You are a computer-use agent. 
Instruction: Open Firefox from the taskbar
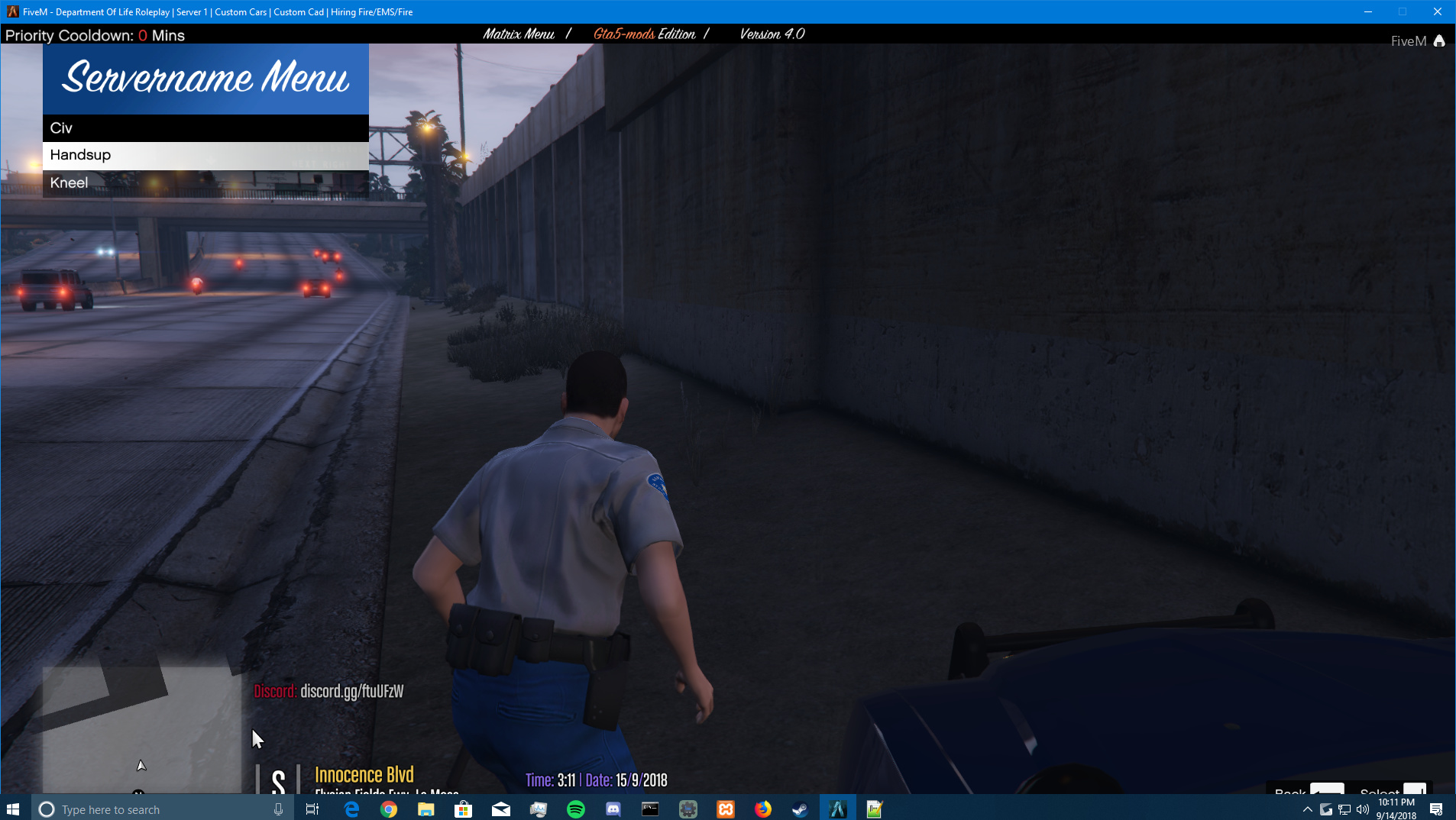click(764, 809)
